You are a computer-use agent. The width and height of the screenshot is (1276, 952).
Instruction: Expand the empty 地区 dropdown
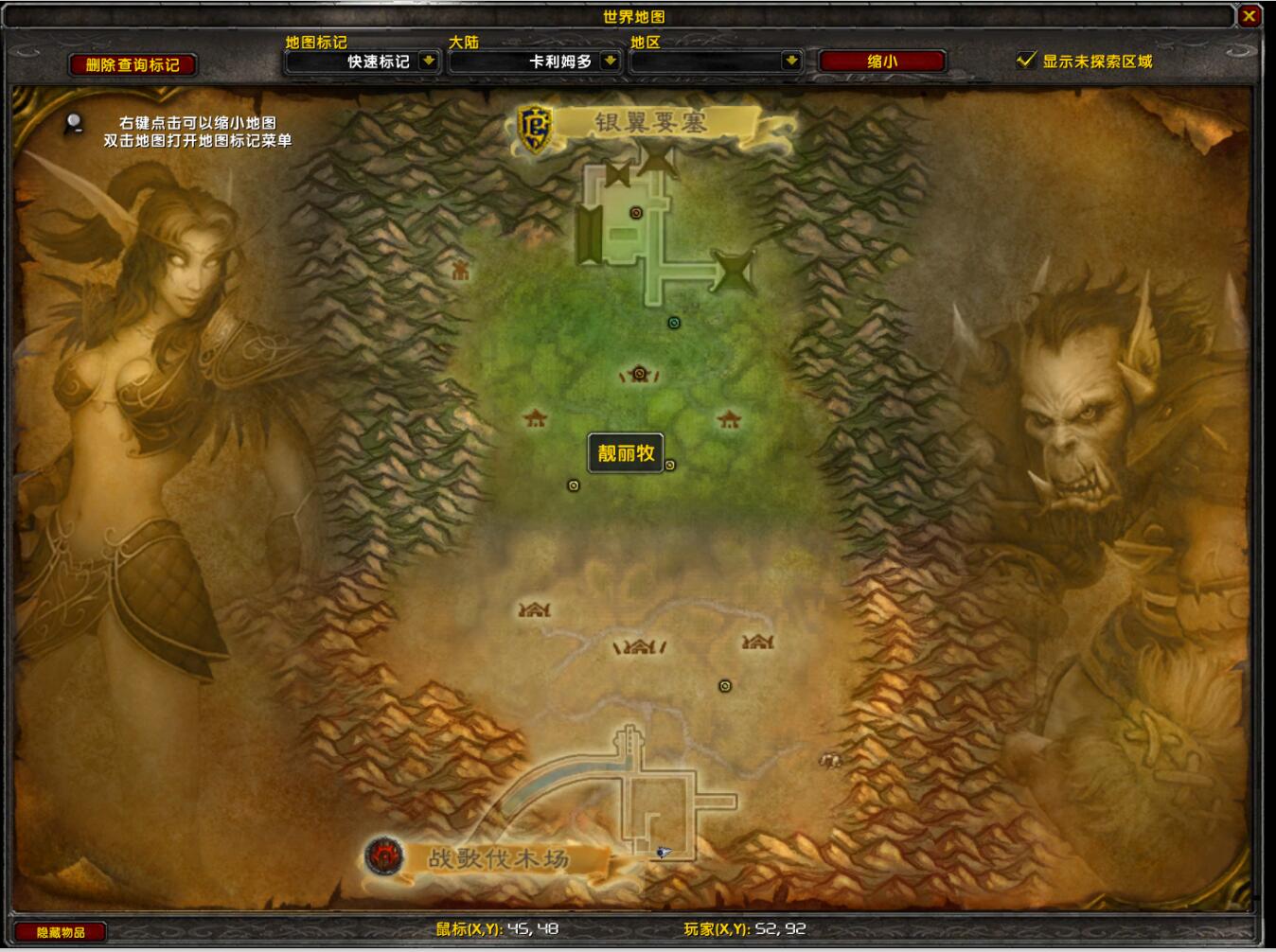(x=715, y=61)
